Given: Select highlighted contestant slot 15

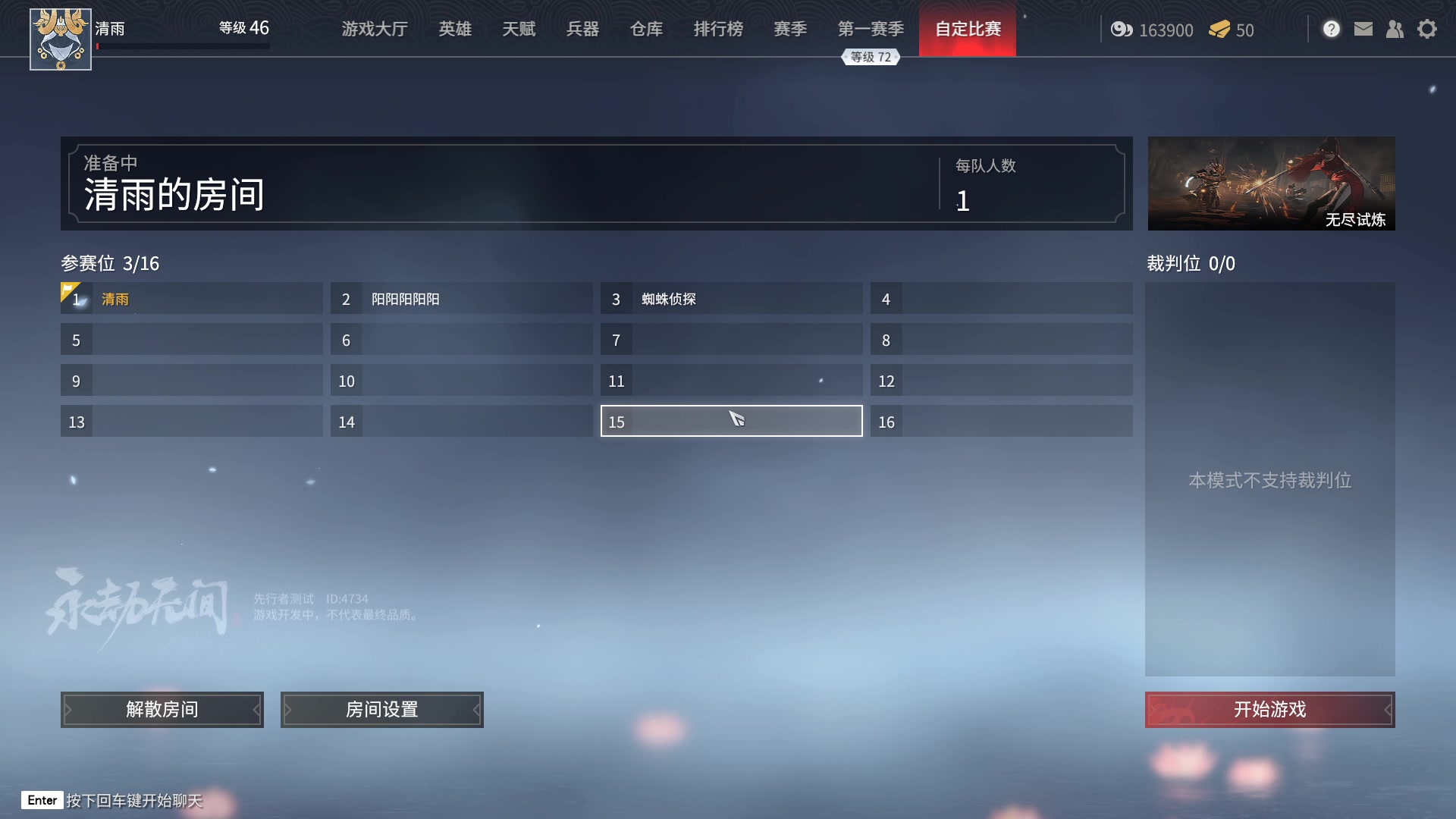Looking at the screenshot, I should (730, 421).
